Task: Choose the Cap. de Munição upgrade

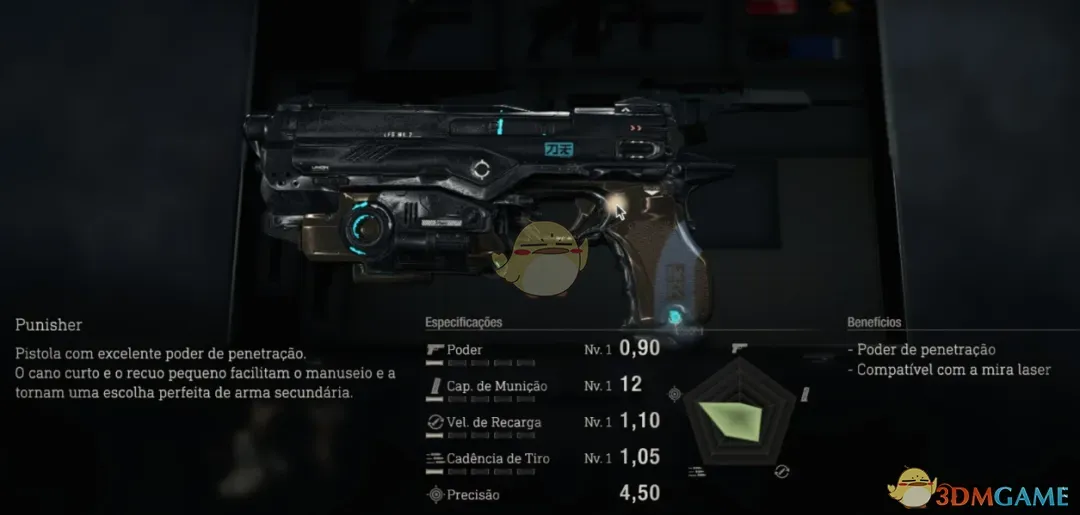Action: 540,386
